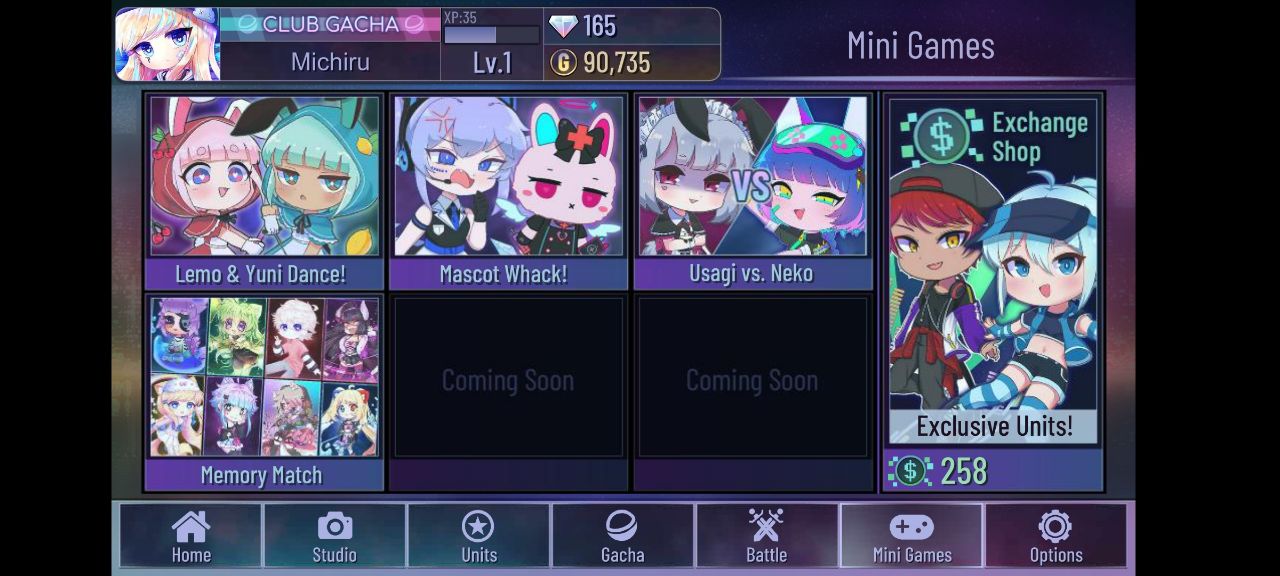Viewport: 1280px width, 576px height.
Task: Select the Mini Games tab
Action: [x=912, y=537]
